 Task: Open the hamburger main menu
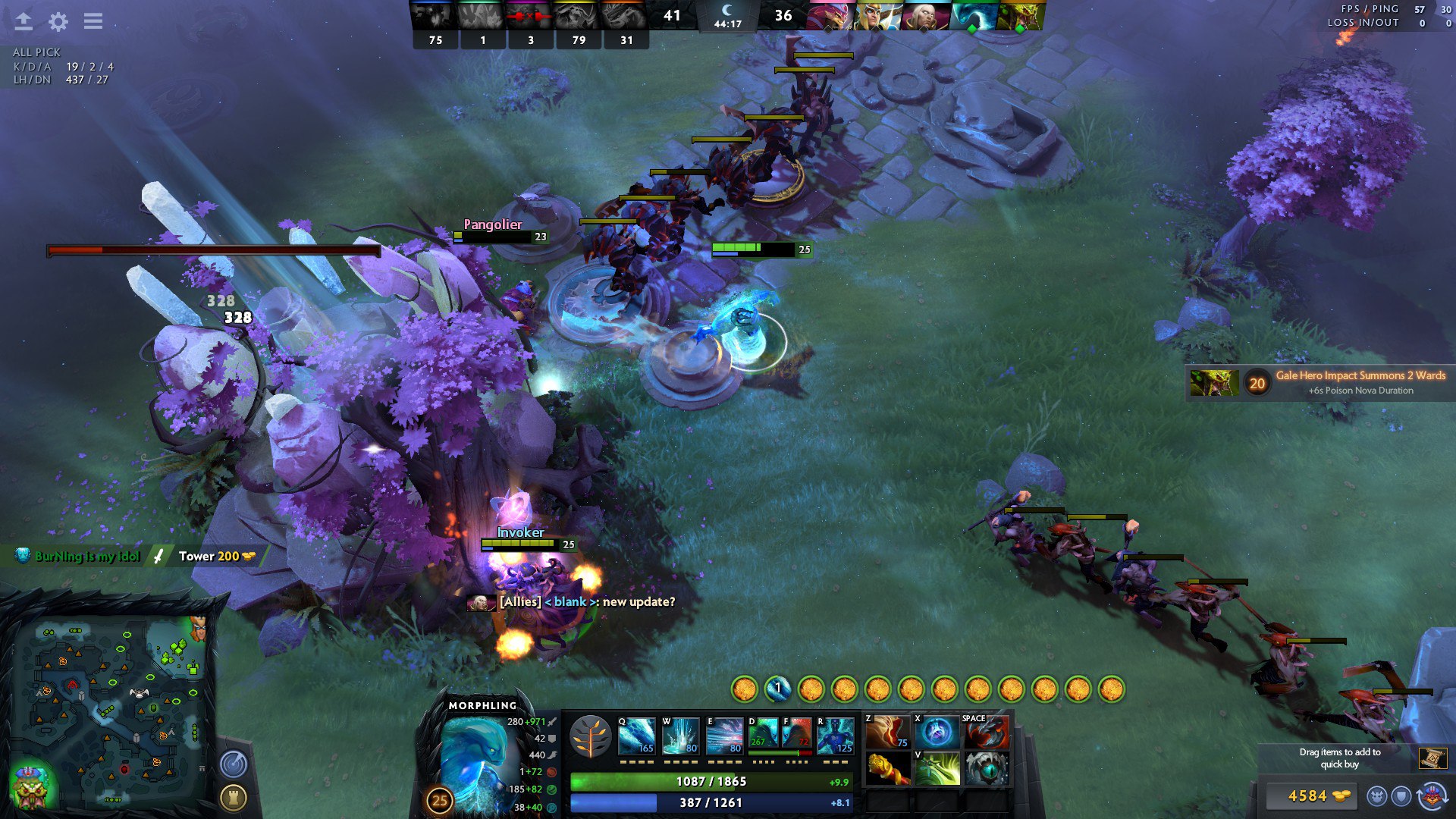[93, 21]
